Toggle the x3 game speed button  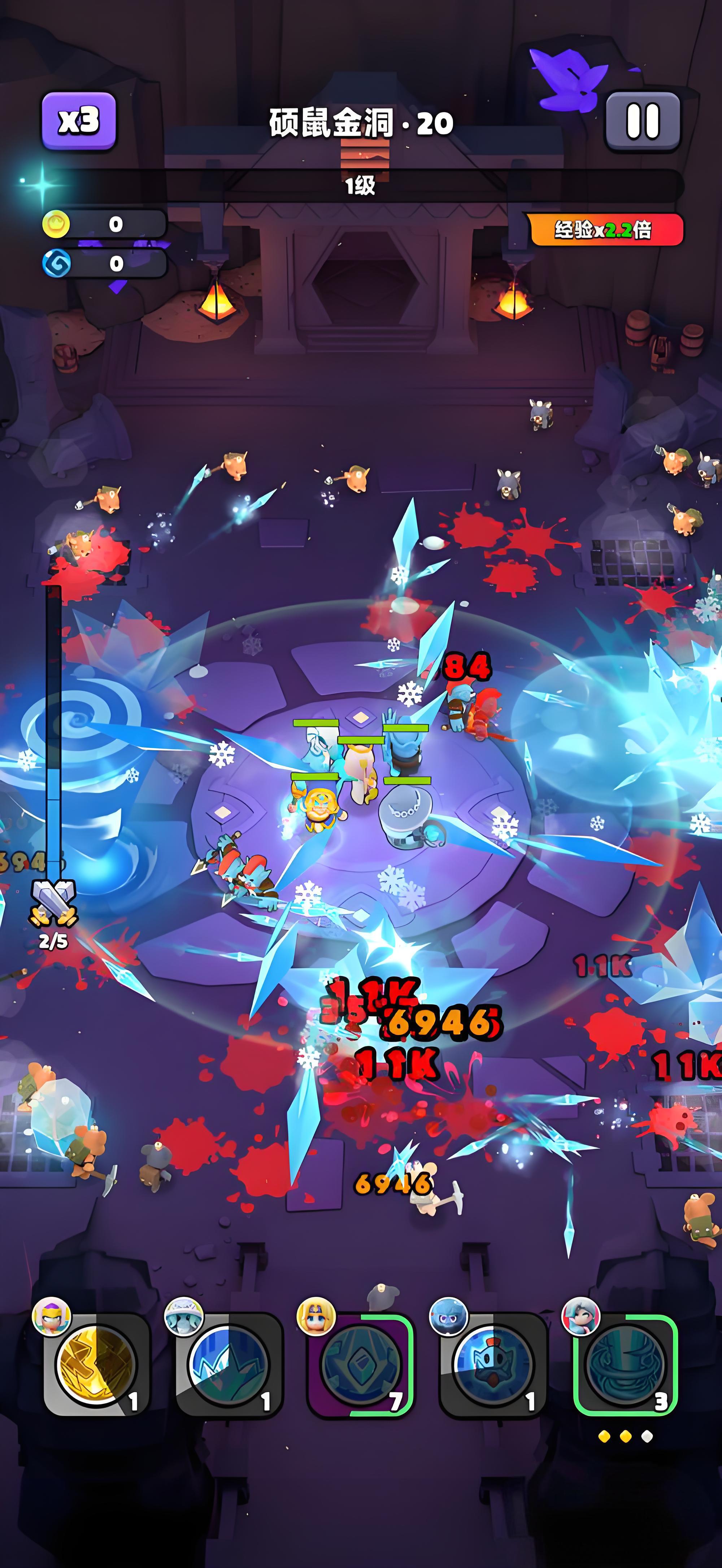[79, 121]
